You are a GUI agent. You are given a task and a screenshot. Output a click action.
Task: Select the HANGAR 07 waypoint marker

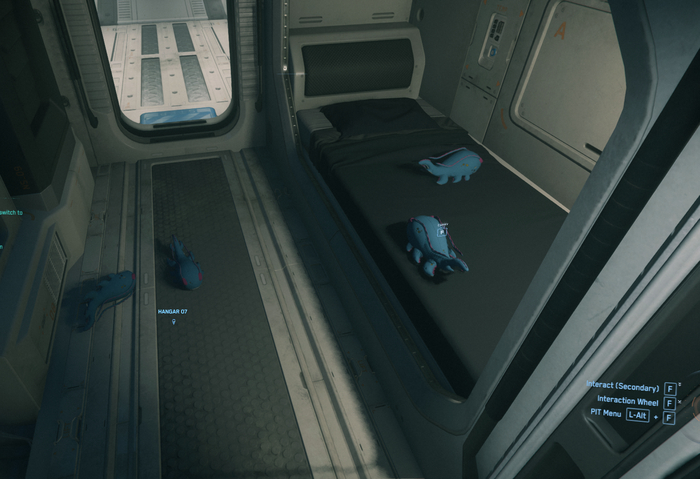(x=172, y=322)
